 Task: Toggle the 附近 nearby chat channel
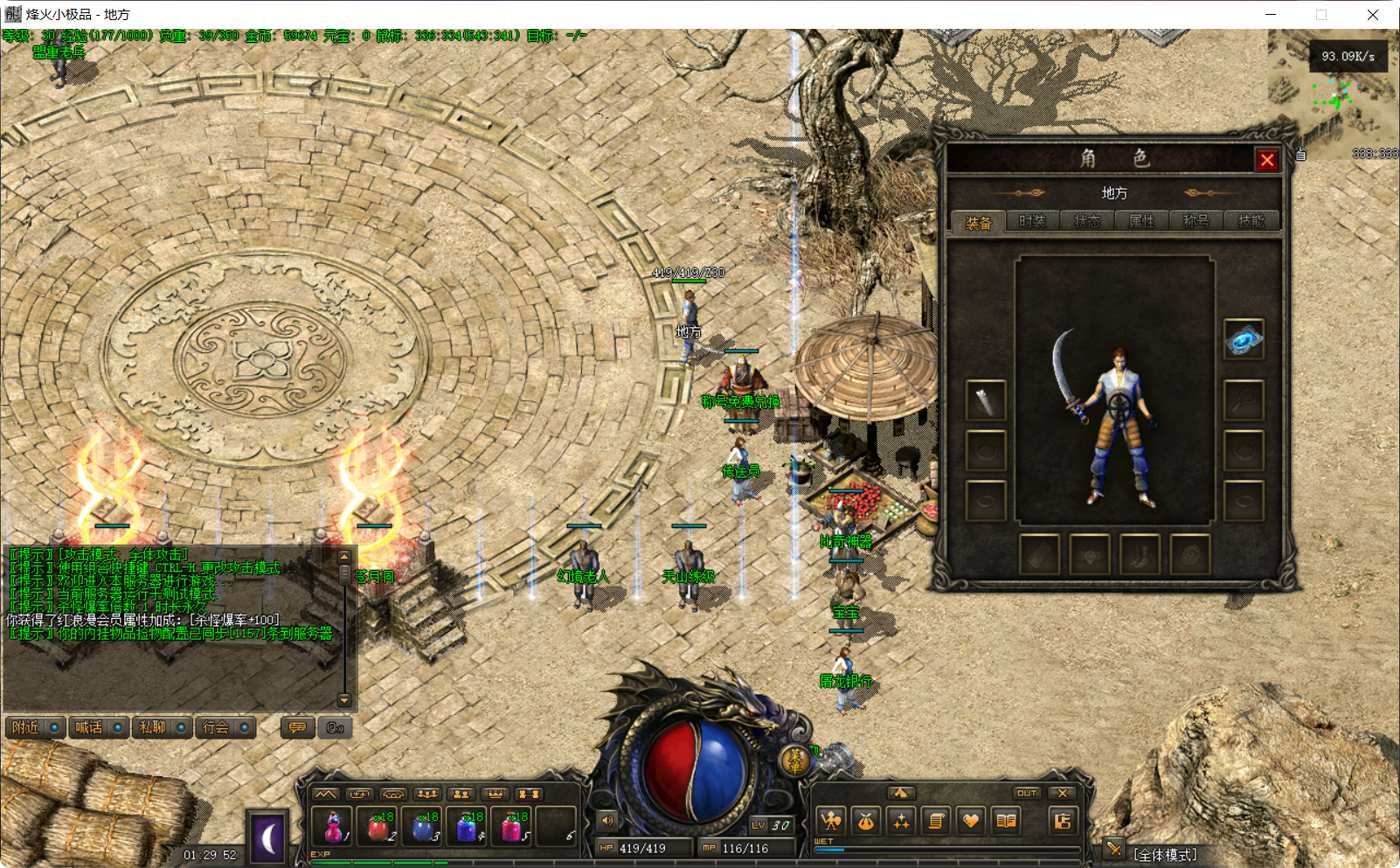pyautogui.click(x=36, y=727)
